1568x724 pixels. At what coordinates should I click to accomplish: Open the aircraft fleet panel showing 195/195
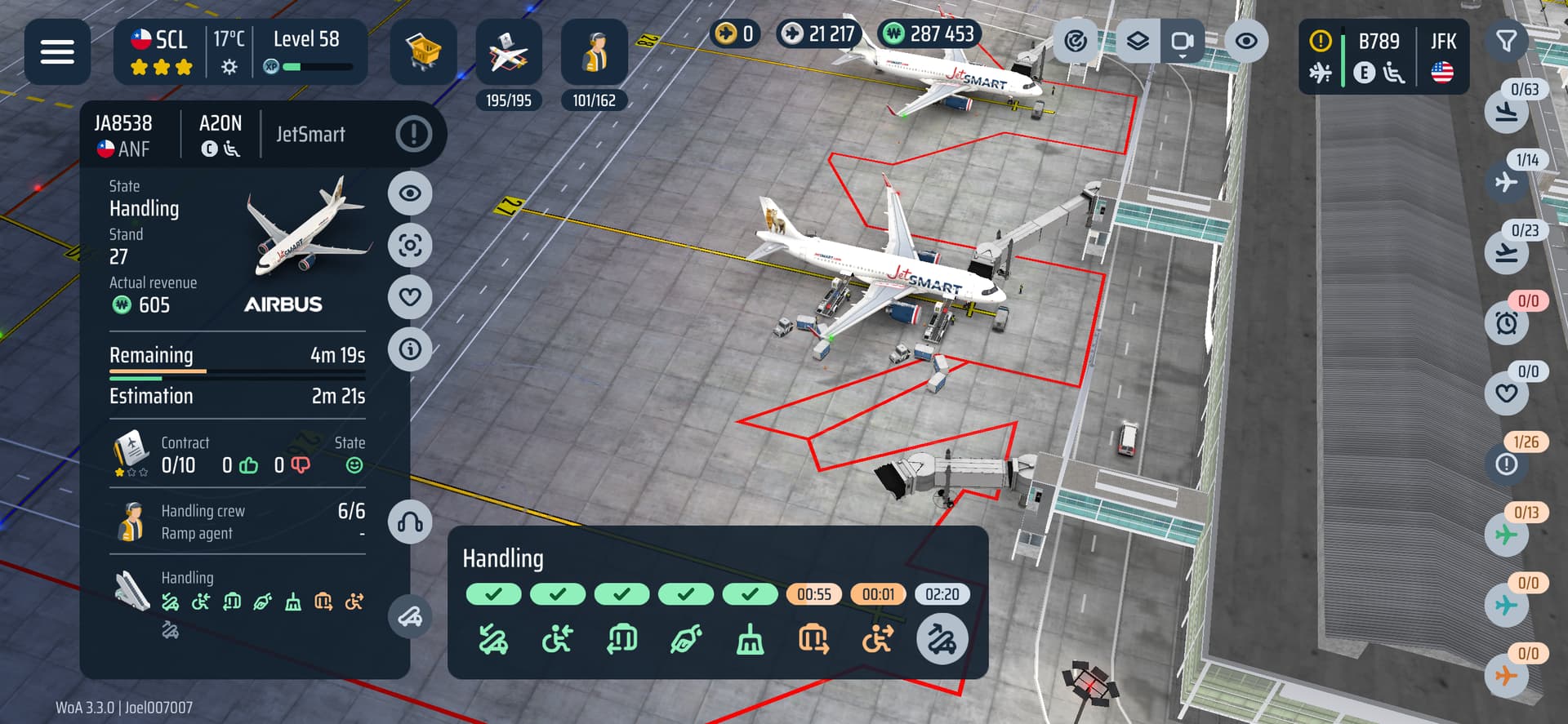[x=508, y=54]
